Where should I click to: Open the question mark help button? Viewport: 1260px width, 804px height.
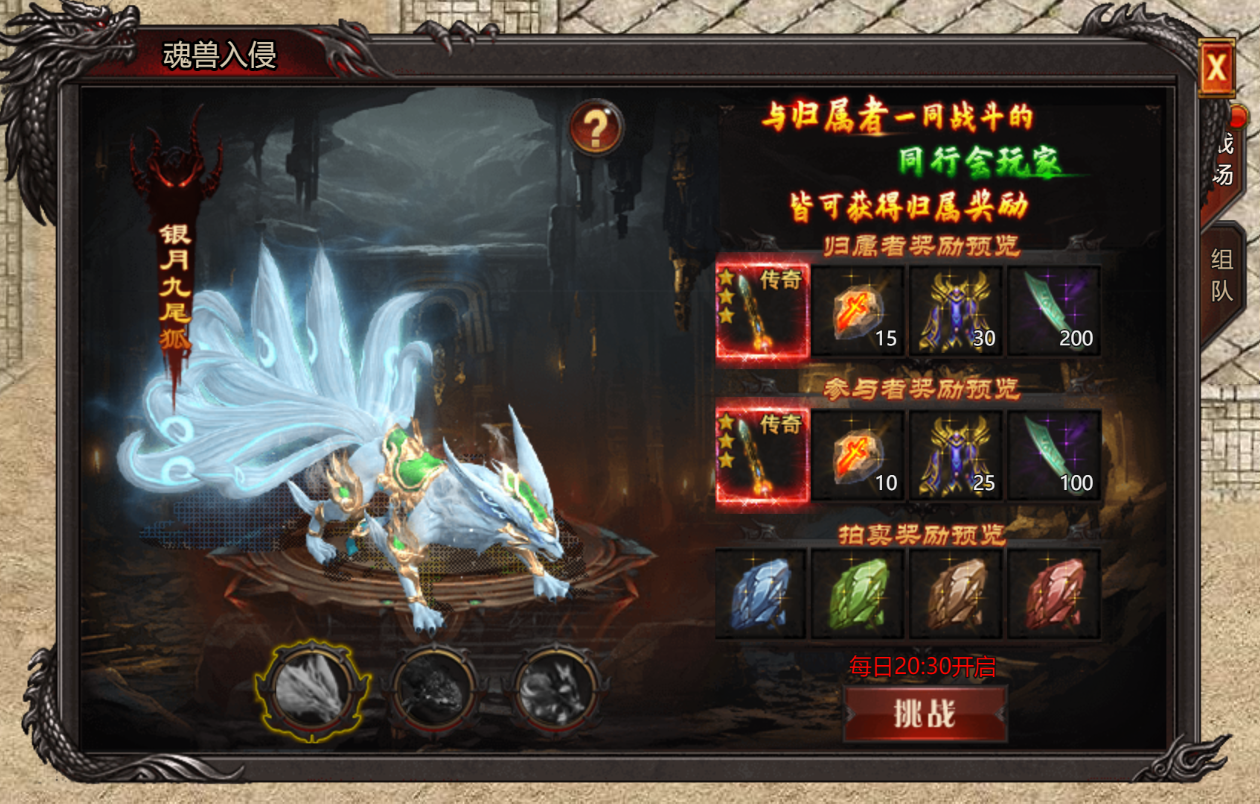pyautogui.click(x=596, y=128)
